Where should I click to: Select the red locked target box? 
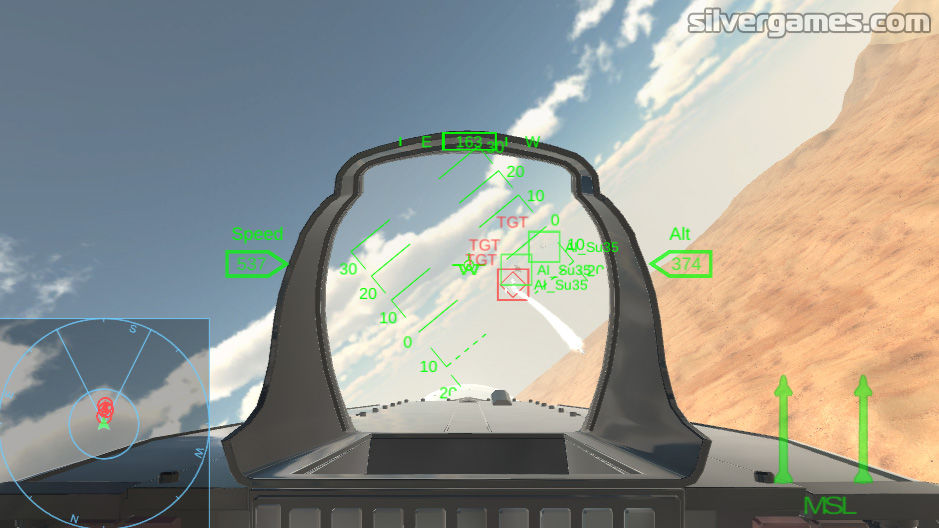click(513, 284)
